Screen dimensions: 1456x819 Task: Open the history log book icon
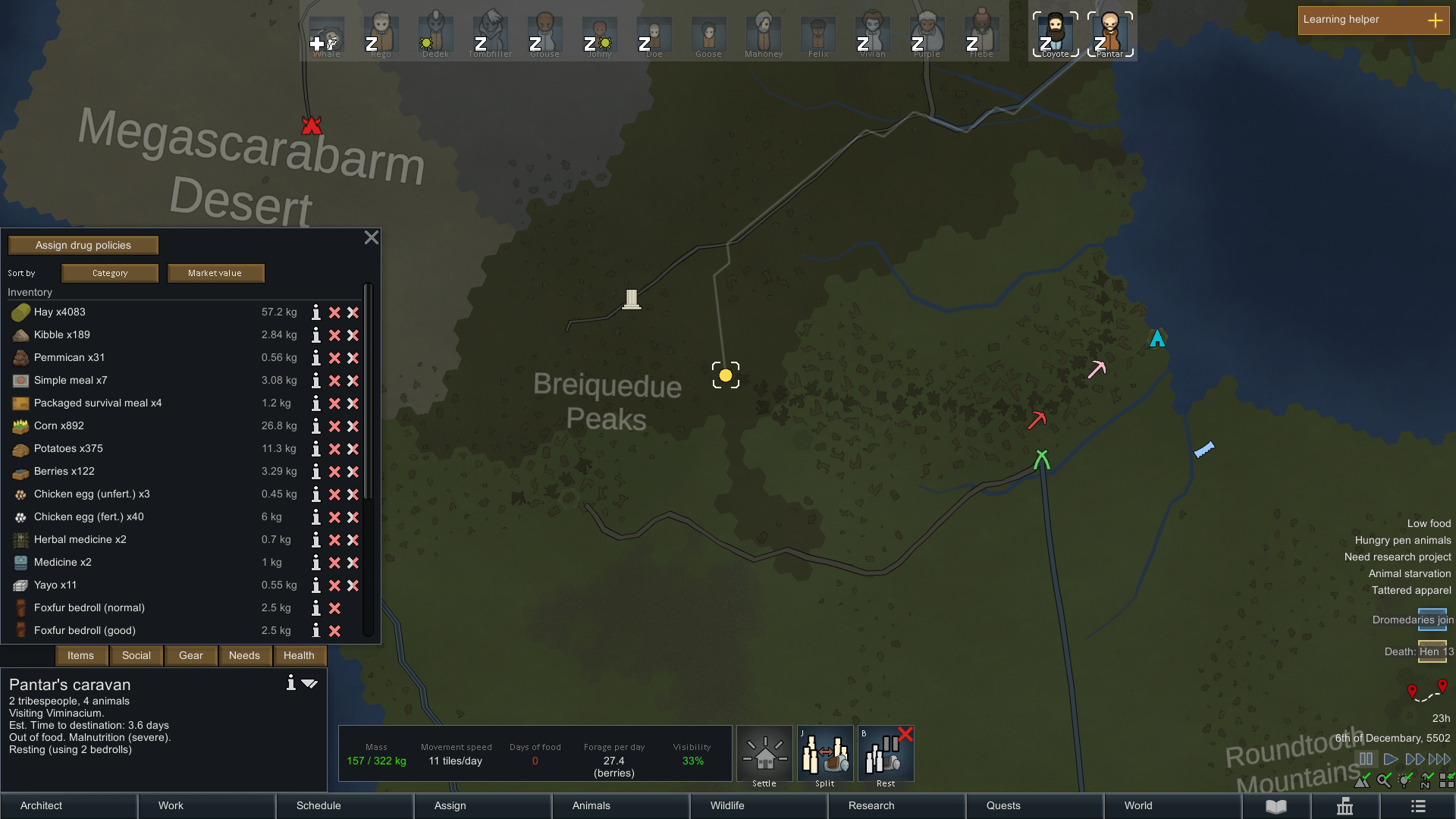tap(1276, 806)
